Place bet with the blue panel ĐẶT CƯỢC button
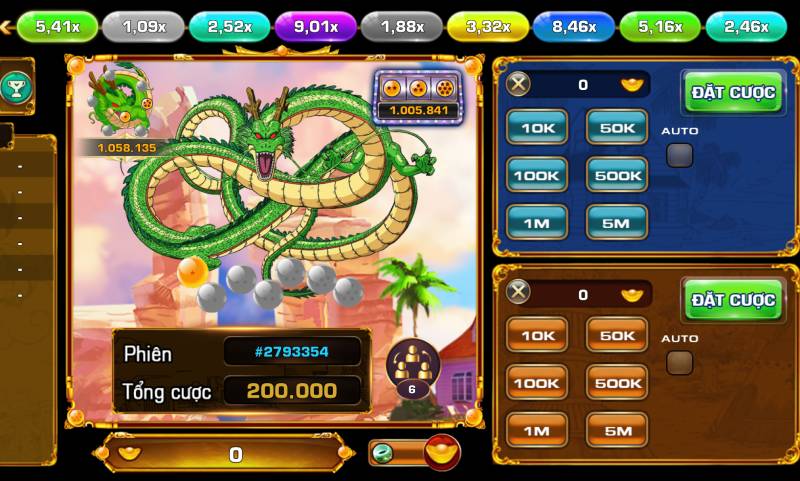 pyautogui.click(x=733, y=93)
